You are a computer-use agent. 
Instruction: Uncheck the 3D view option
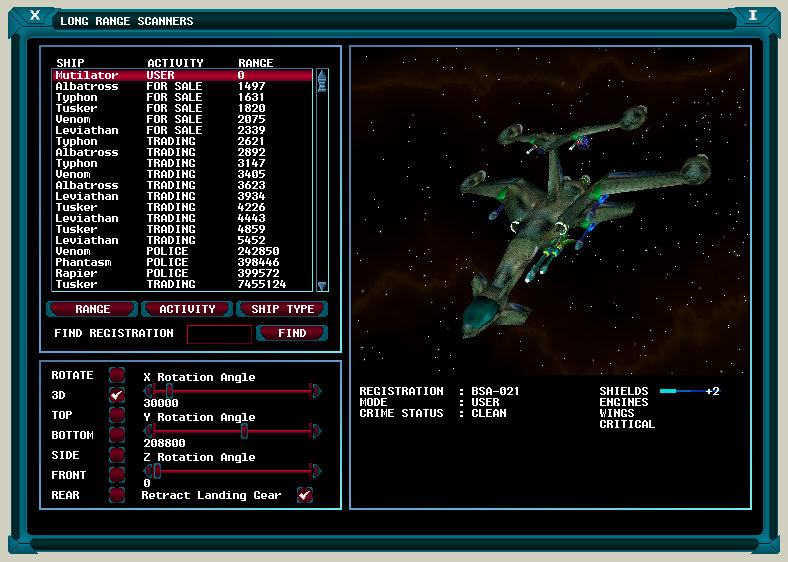[117, 395]
